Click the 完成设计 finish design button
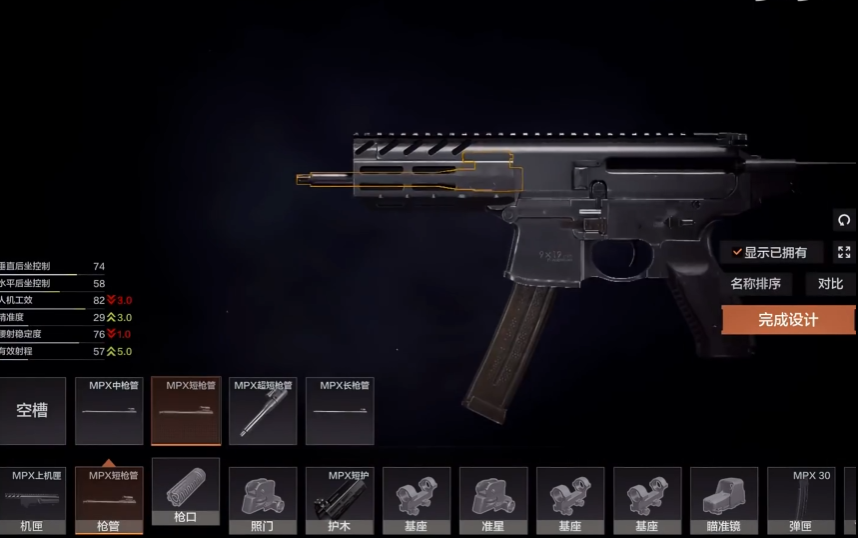 pos(788,320)
